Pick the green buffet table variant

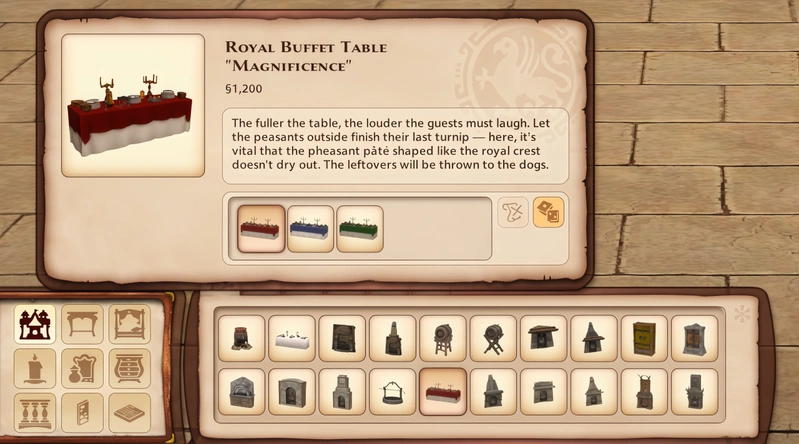click(360, 229)
